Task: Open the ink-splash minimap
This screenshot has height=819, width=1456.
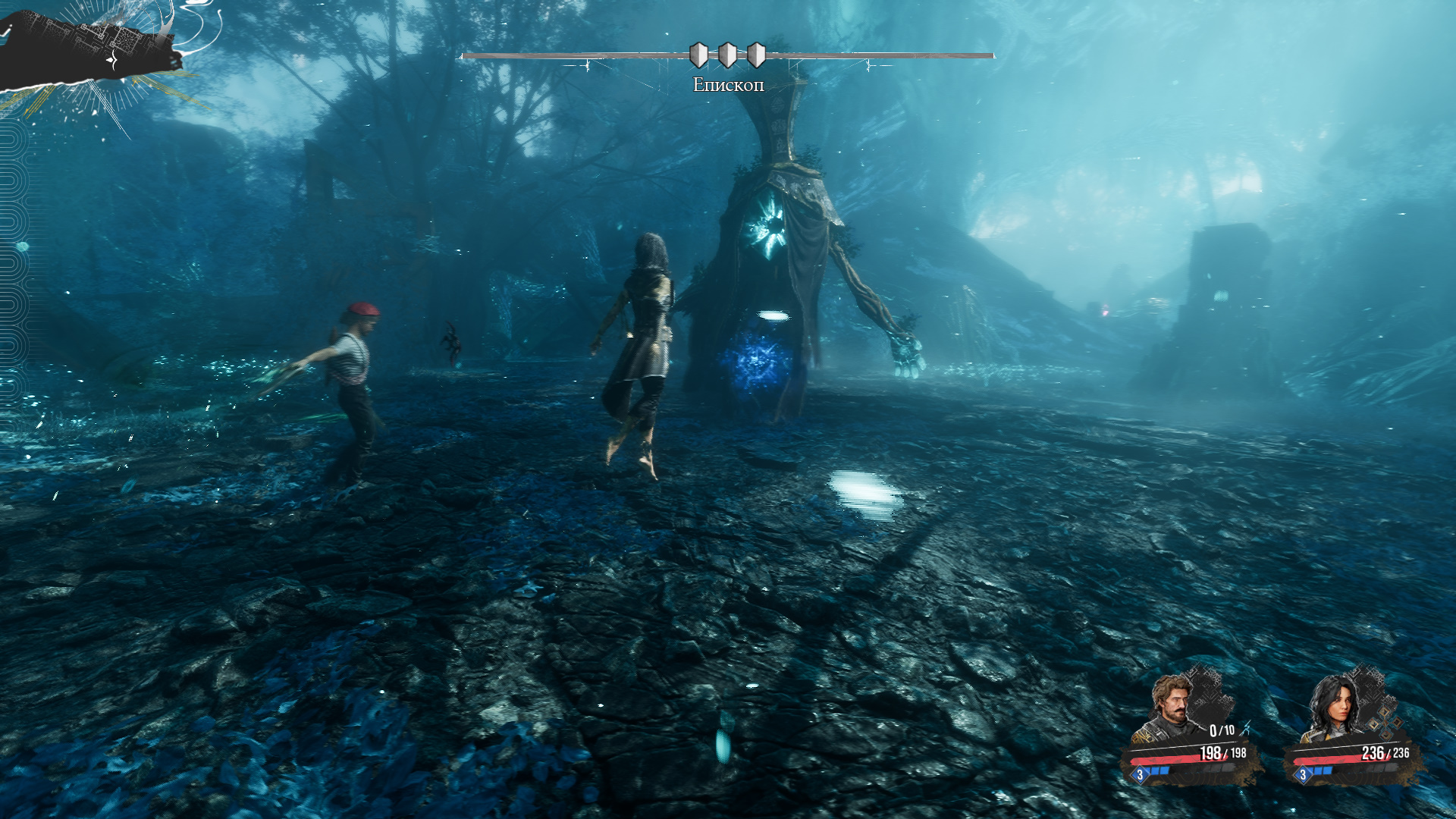Action: [91, 47]
